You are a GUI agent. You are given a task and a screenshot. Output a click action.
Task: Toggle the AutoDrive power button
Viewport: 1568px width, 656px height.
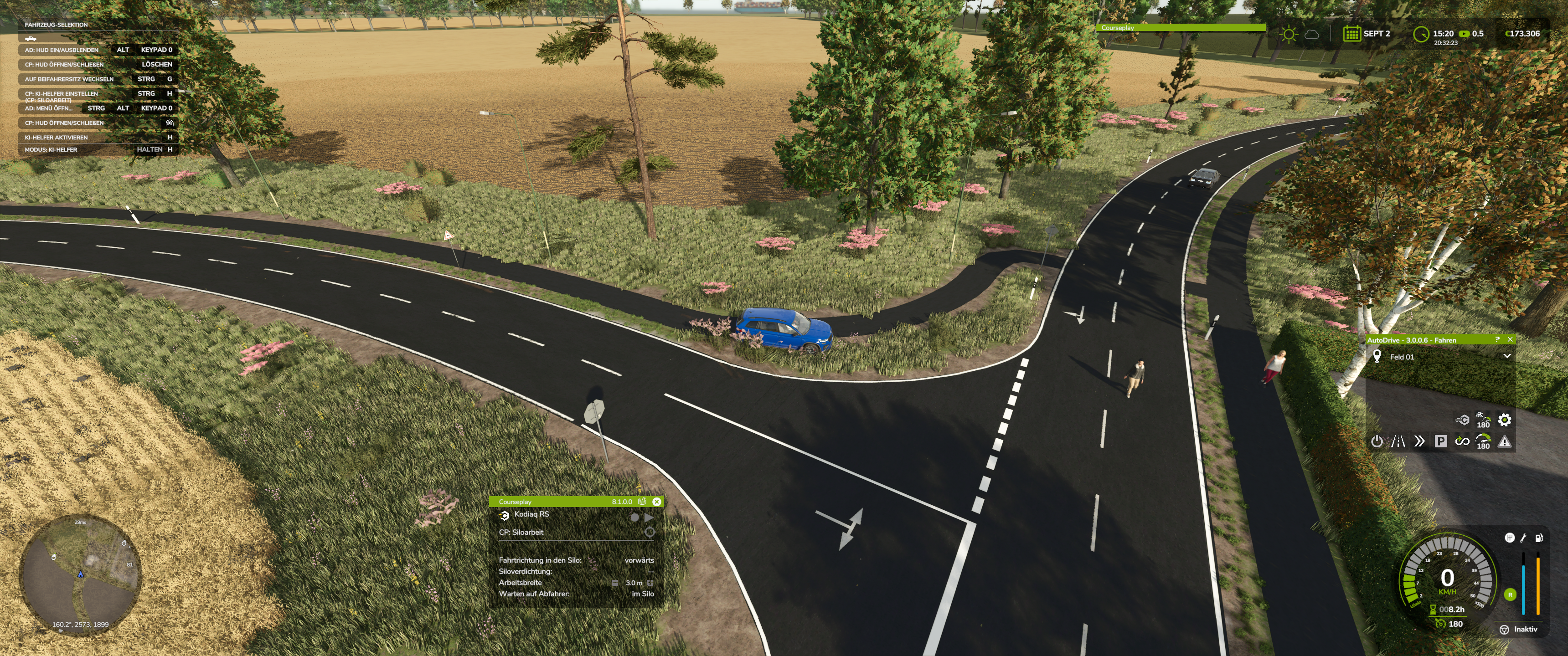click(x=1376, y=442)
